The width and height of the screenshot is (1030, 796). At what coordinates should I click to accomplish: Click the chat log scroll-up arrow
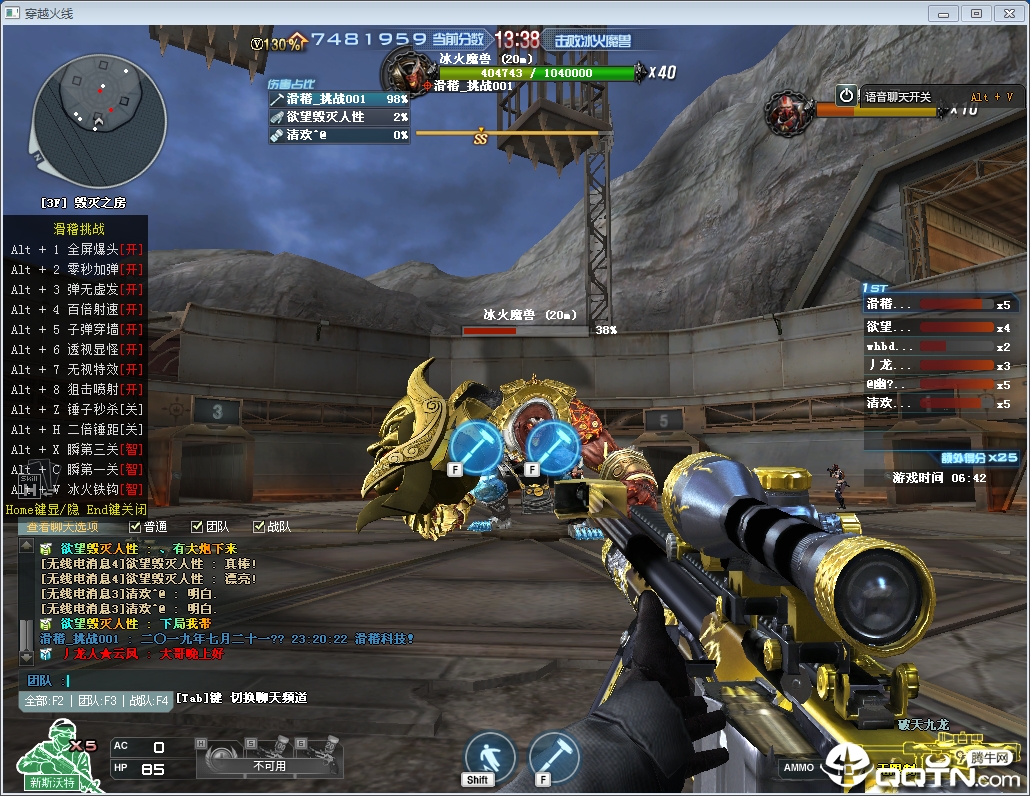(x=25, y=545)
